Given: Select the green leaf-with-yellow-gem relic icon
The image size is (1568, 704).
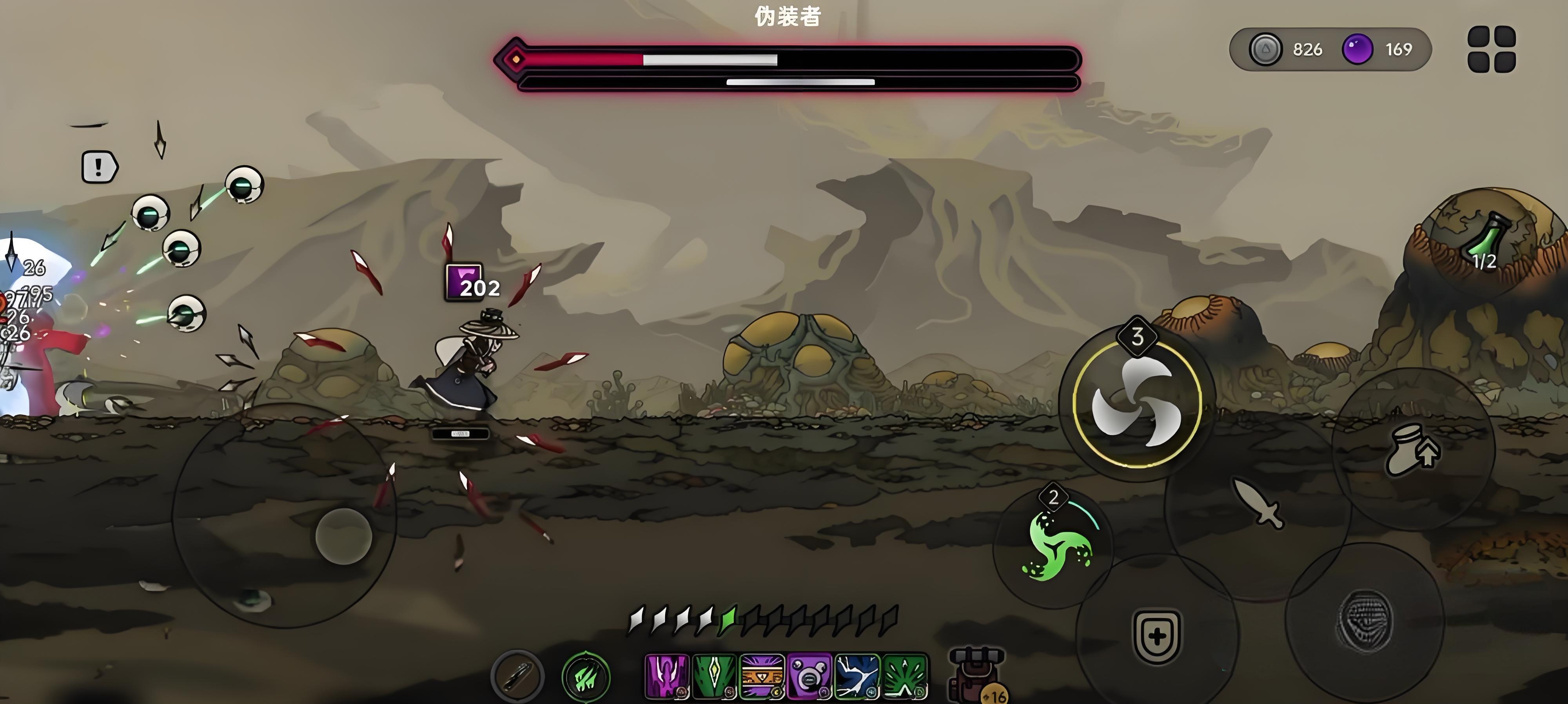Looking at the screenshot, I should click(714, 676).
